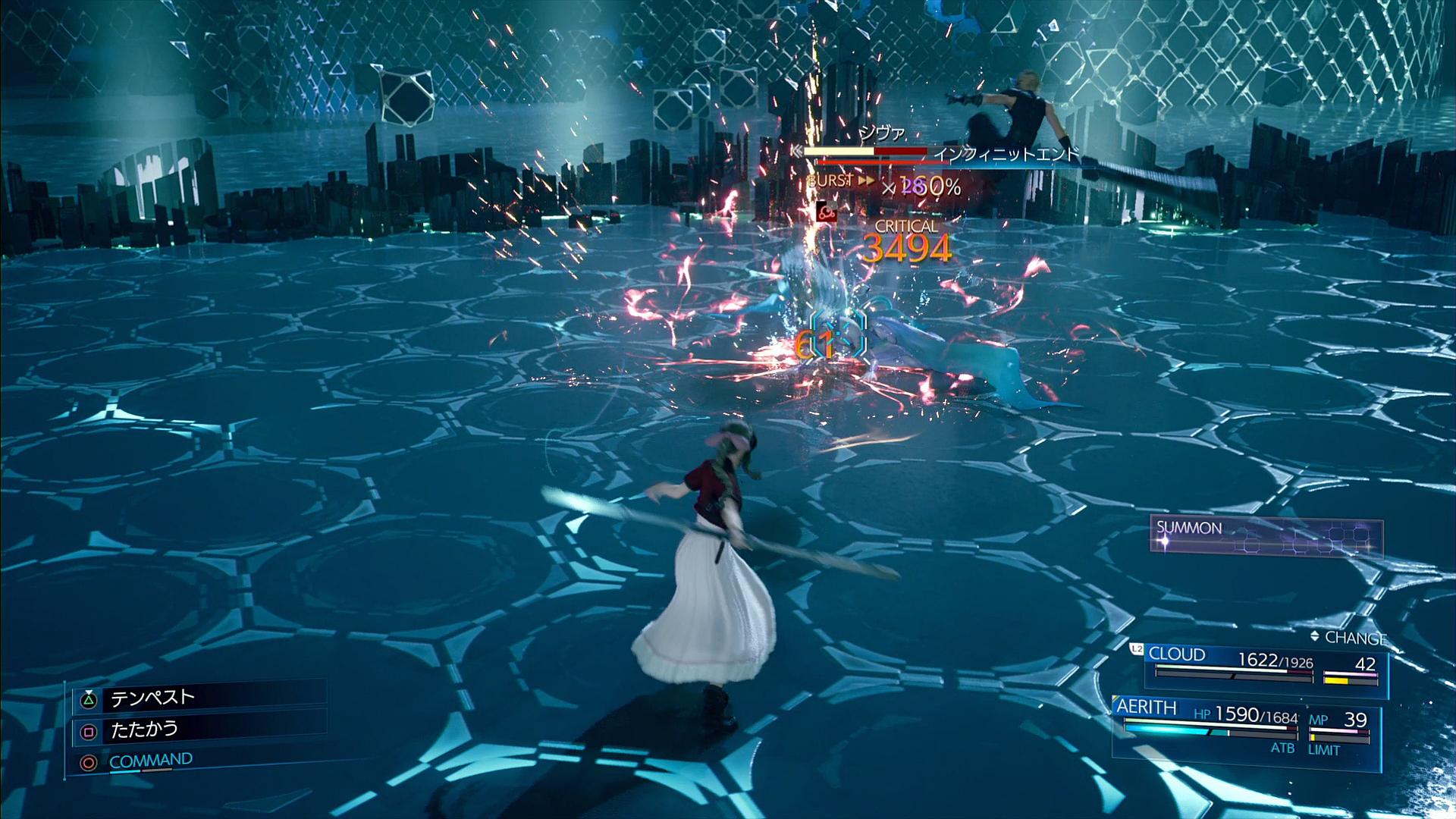The width and height of the screenshot is (1456, 819).
Task: Choose the たたかう attack command
Action: (x=144, y=730)
